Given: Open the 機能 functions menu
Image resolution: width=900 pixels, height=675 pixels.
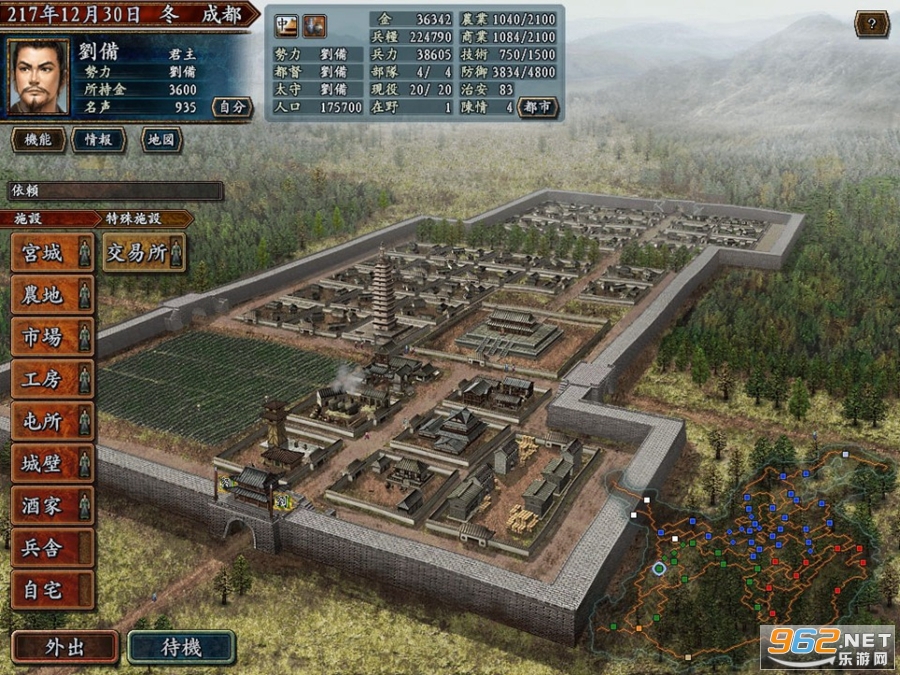Looking at the screenshot, I should point(38,140).
